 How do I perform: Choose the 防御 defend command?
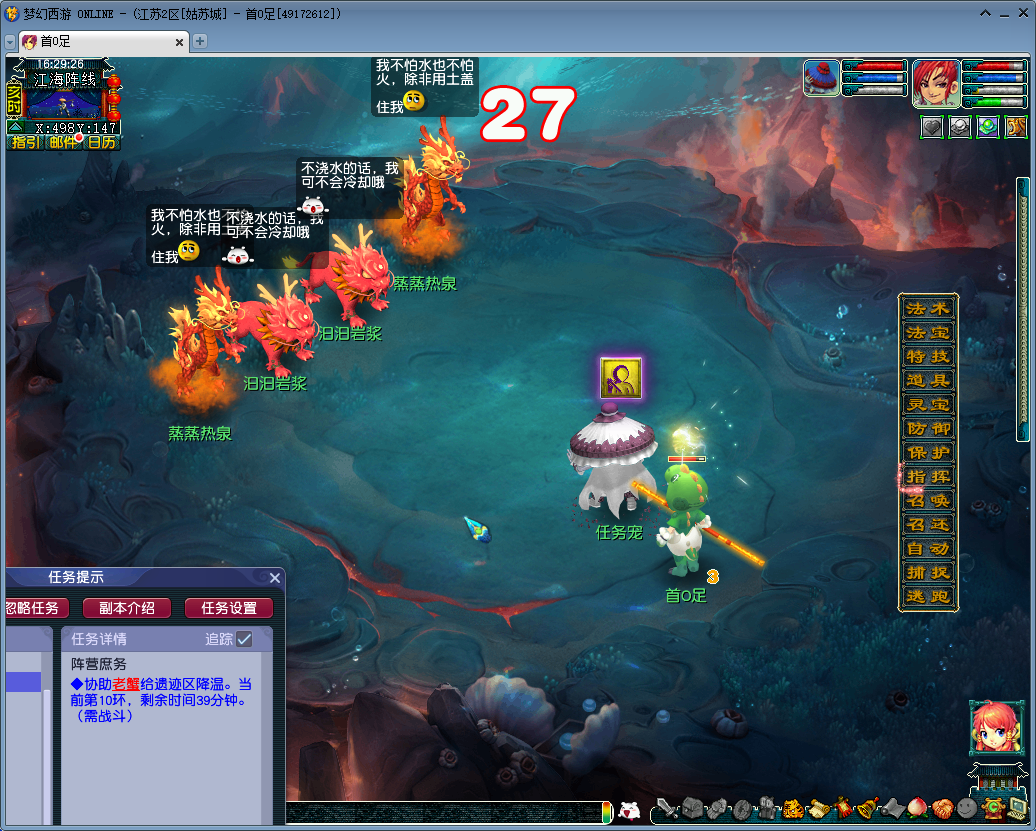927,428
